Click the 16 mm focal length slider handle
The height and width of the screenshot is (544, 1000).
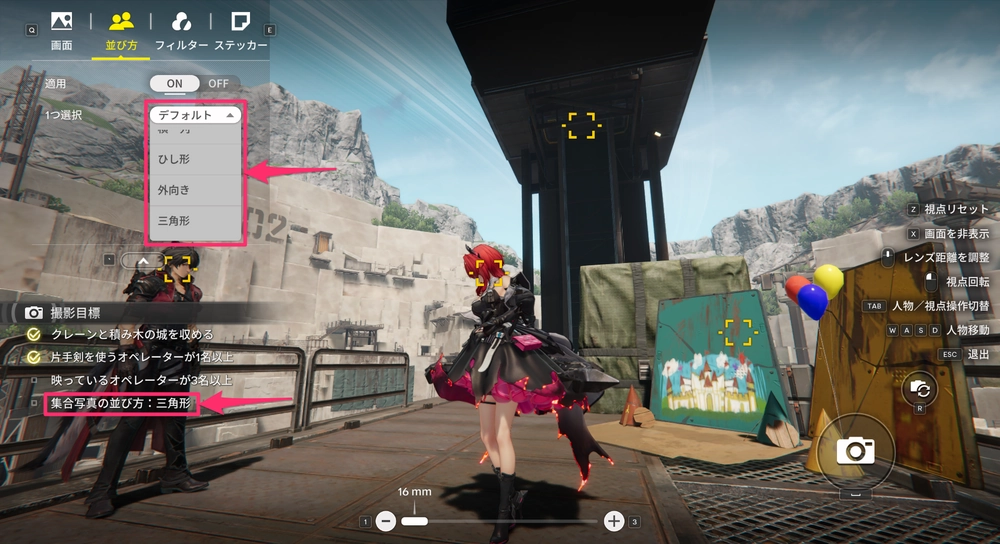[x=414, y=521]
